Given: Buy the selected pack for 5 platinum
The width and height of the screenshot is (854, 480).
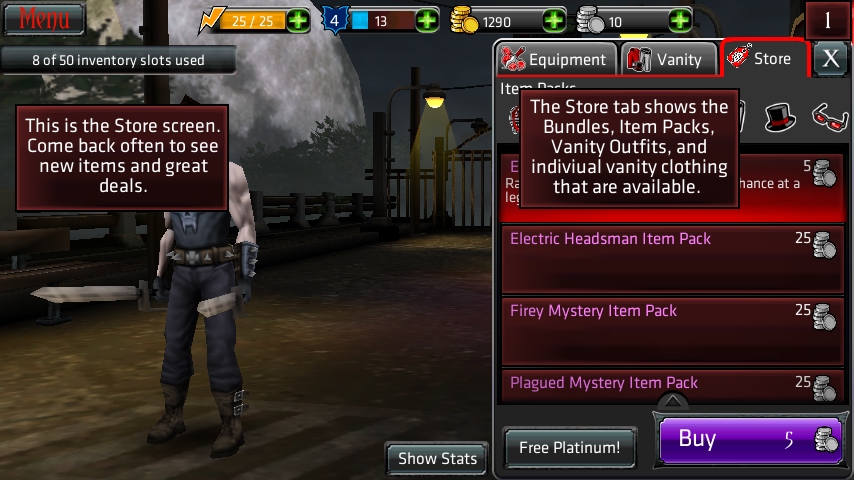Looking at the screenshot, I should click(x=750, y=440).
